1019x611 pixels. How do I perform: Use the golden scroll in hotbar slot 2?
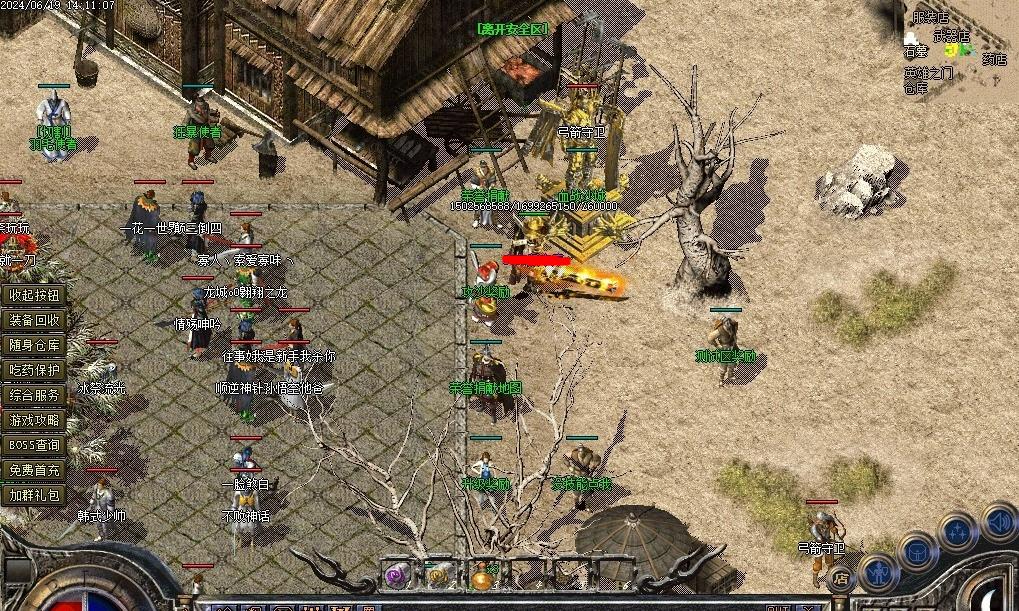point(440,575)
